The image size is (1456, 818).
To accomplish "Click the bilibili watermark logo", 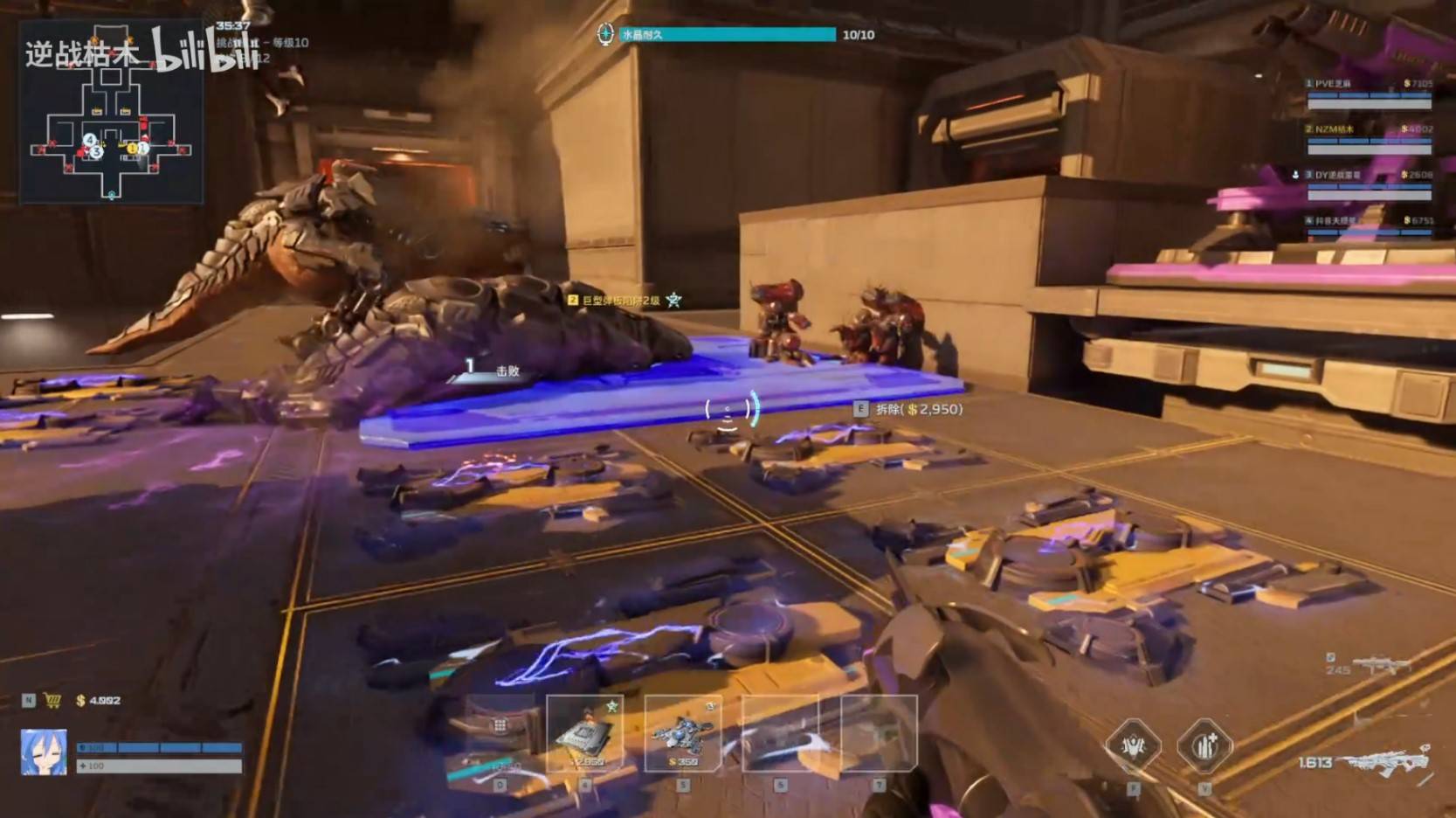I will coord(205,51).
